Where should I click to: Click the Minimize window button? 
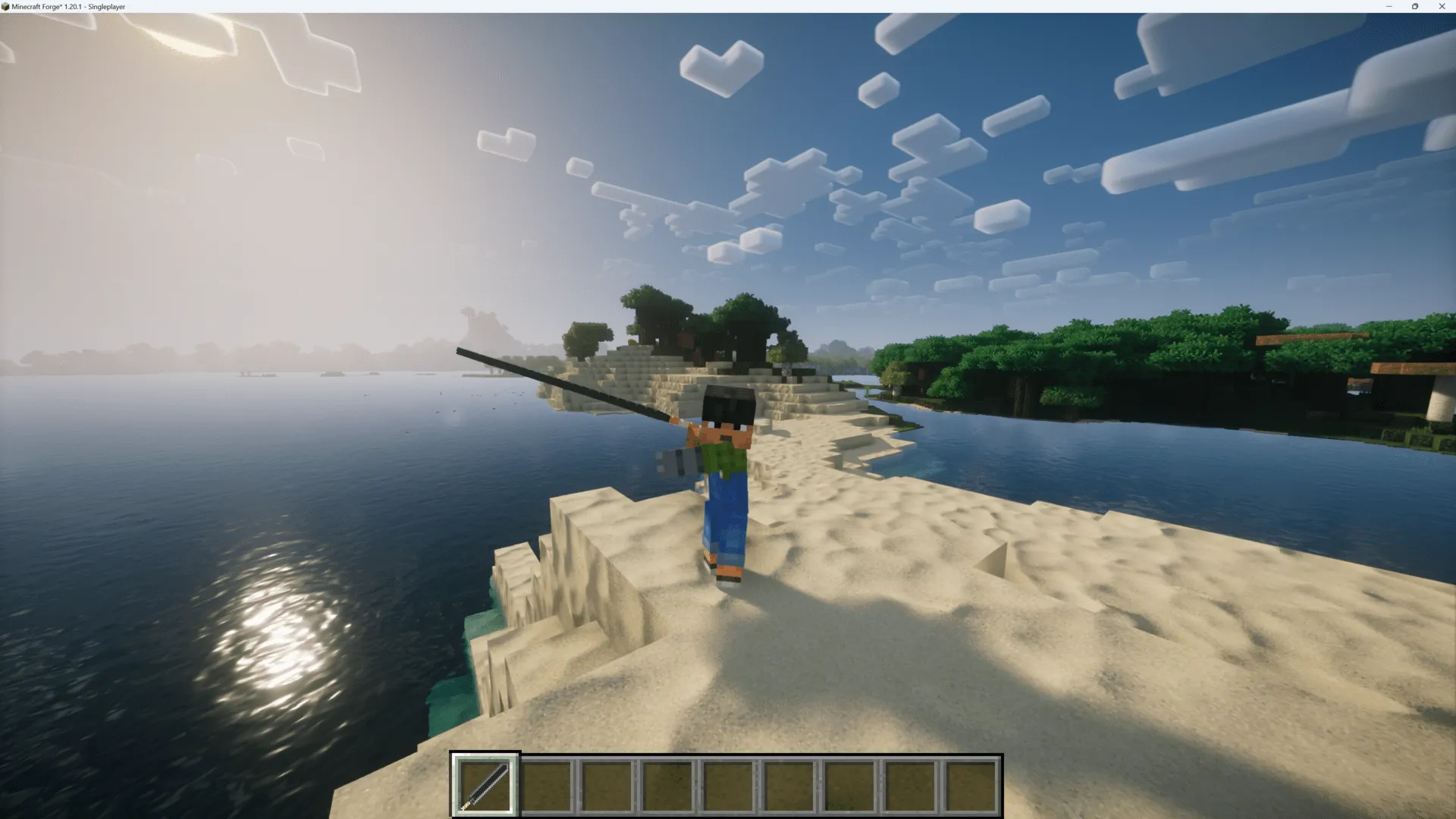pos(1389,6)
